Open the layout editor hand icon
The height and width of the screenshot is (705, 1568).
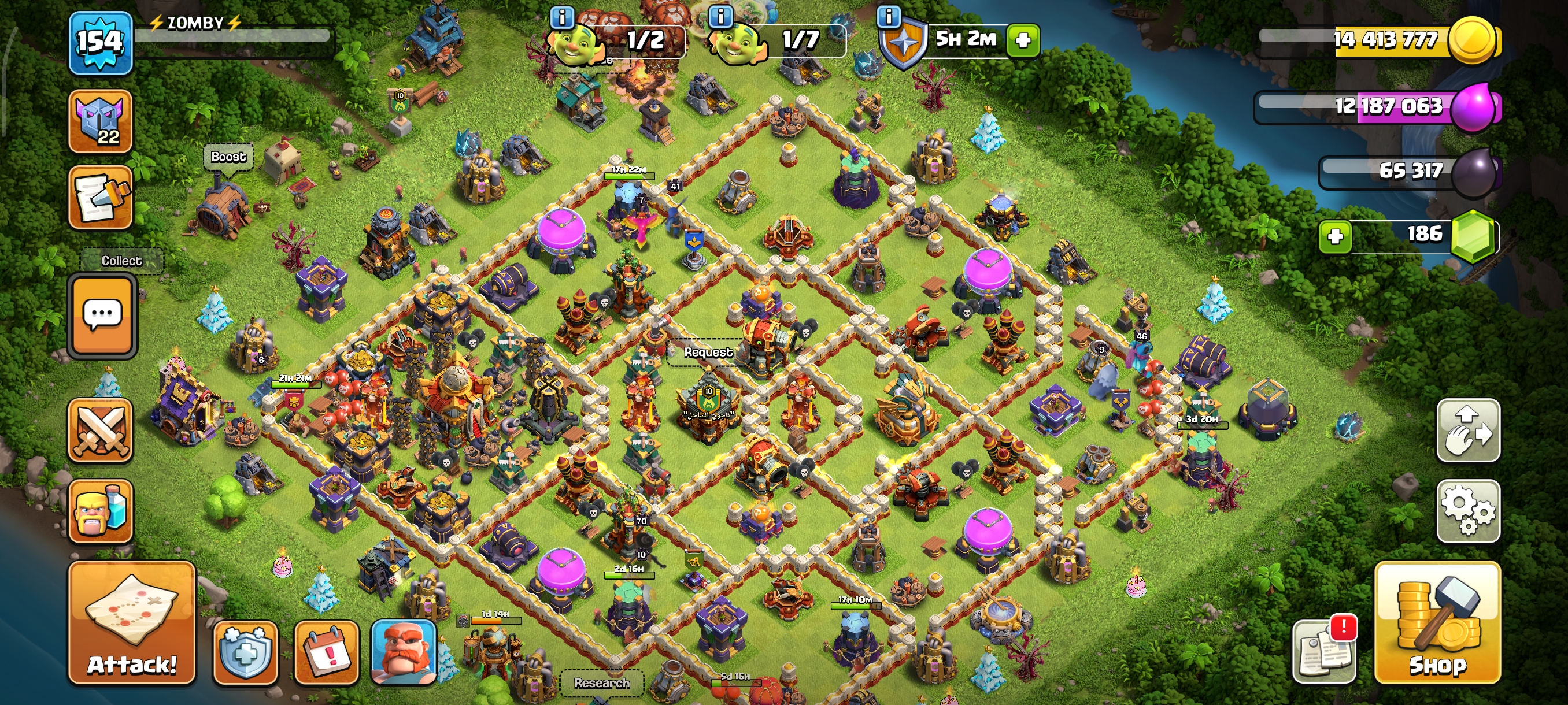(x=1467, y=430)
